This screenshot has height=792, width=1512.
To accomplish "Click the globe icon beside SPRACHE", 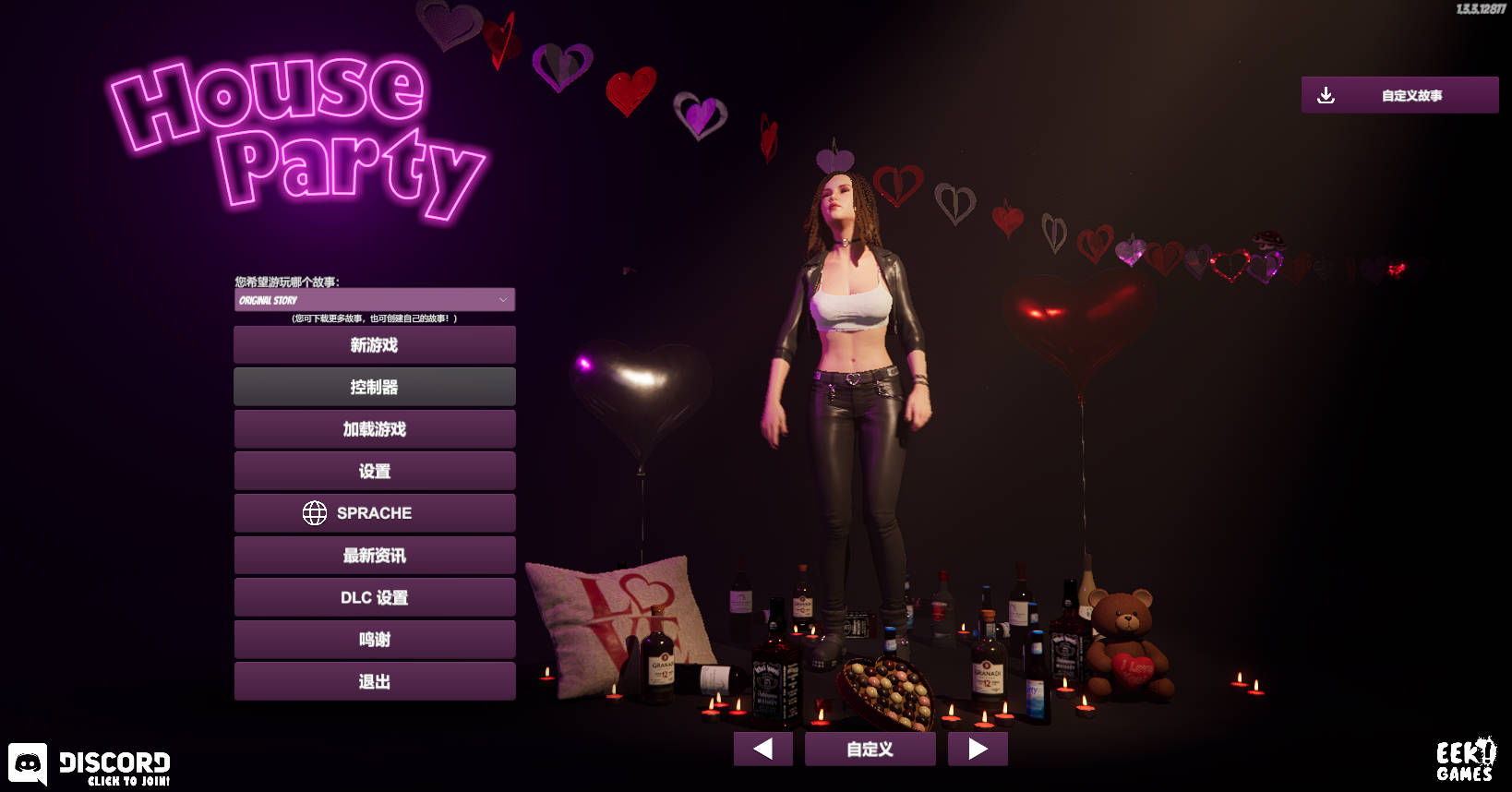I will tap(316, 512).
